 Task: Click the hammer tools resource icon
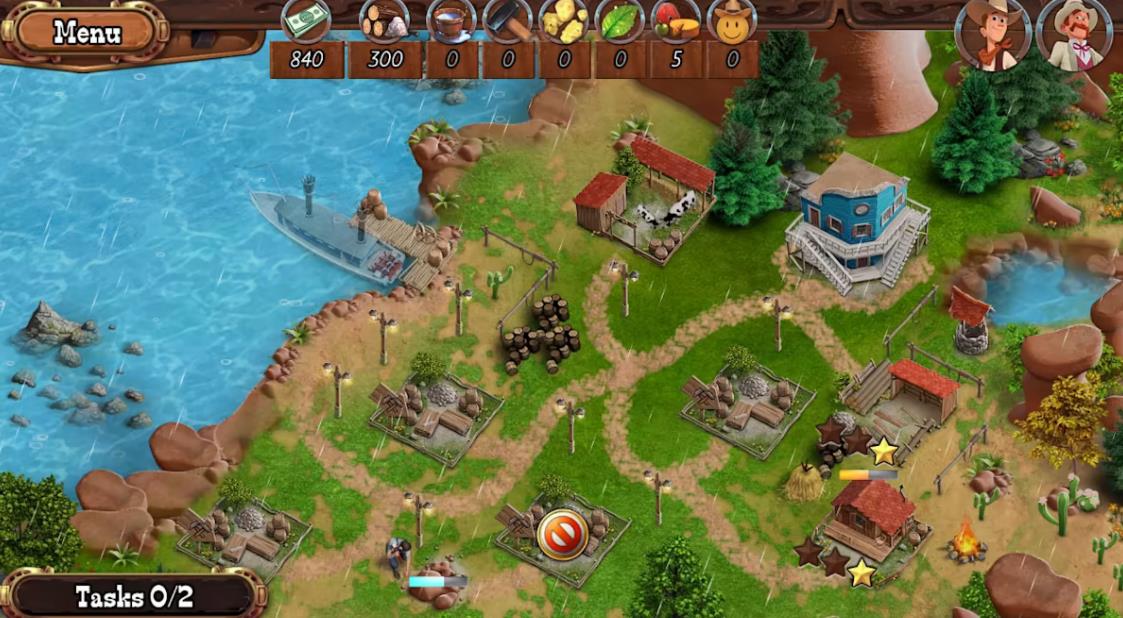pos(508,20)
